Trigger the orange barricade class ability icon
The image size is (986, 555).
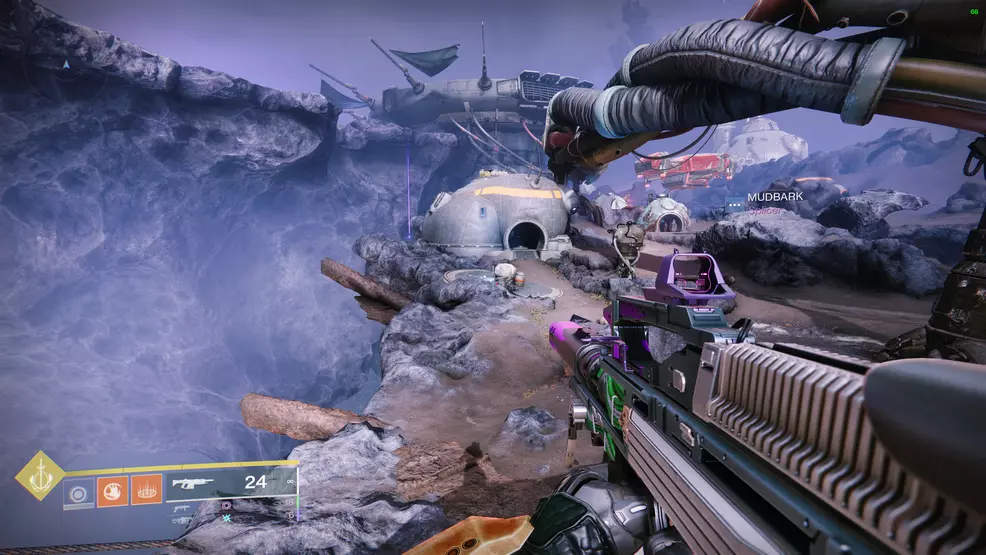[146, 490]
